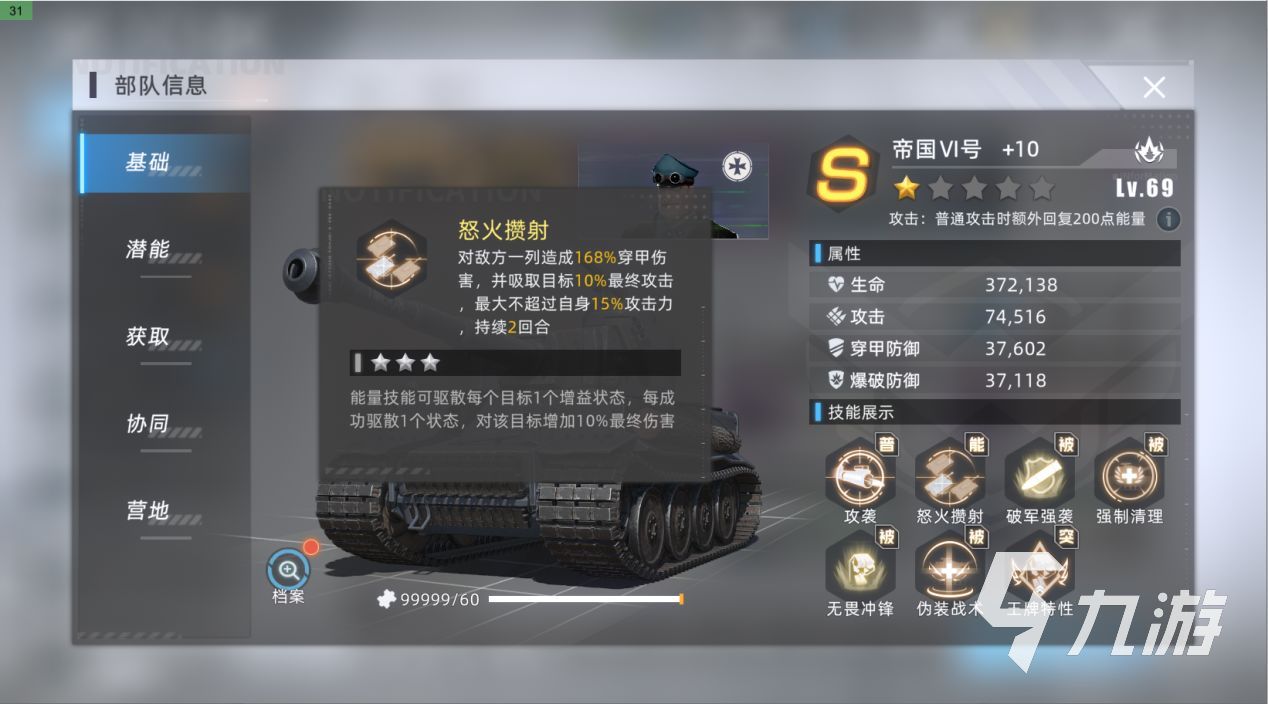Select the 攻袭 skill icon

point(860,476)
